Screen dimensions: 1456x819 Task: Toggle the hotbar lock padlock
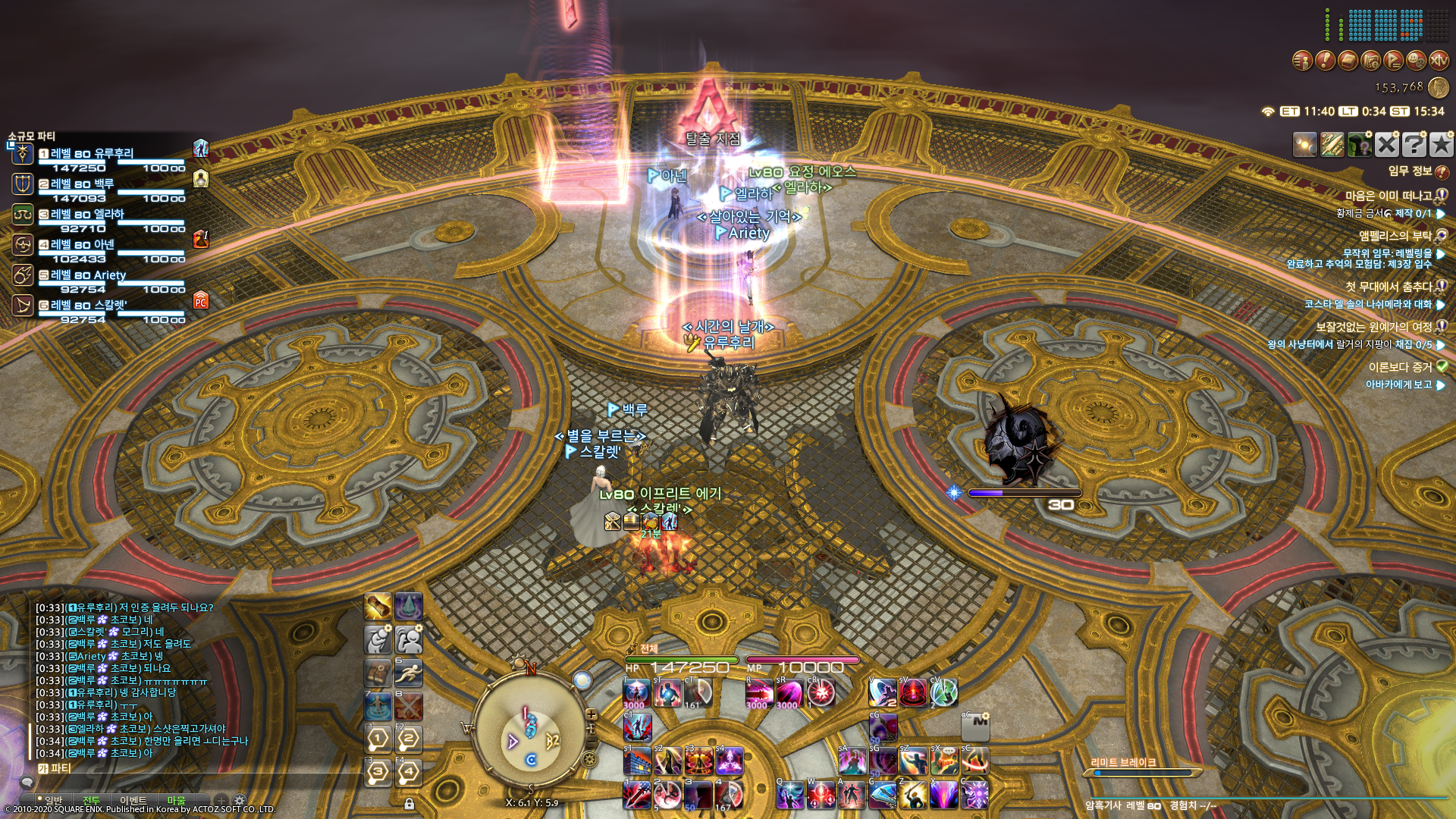409,804
